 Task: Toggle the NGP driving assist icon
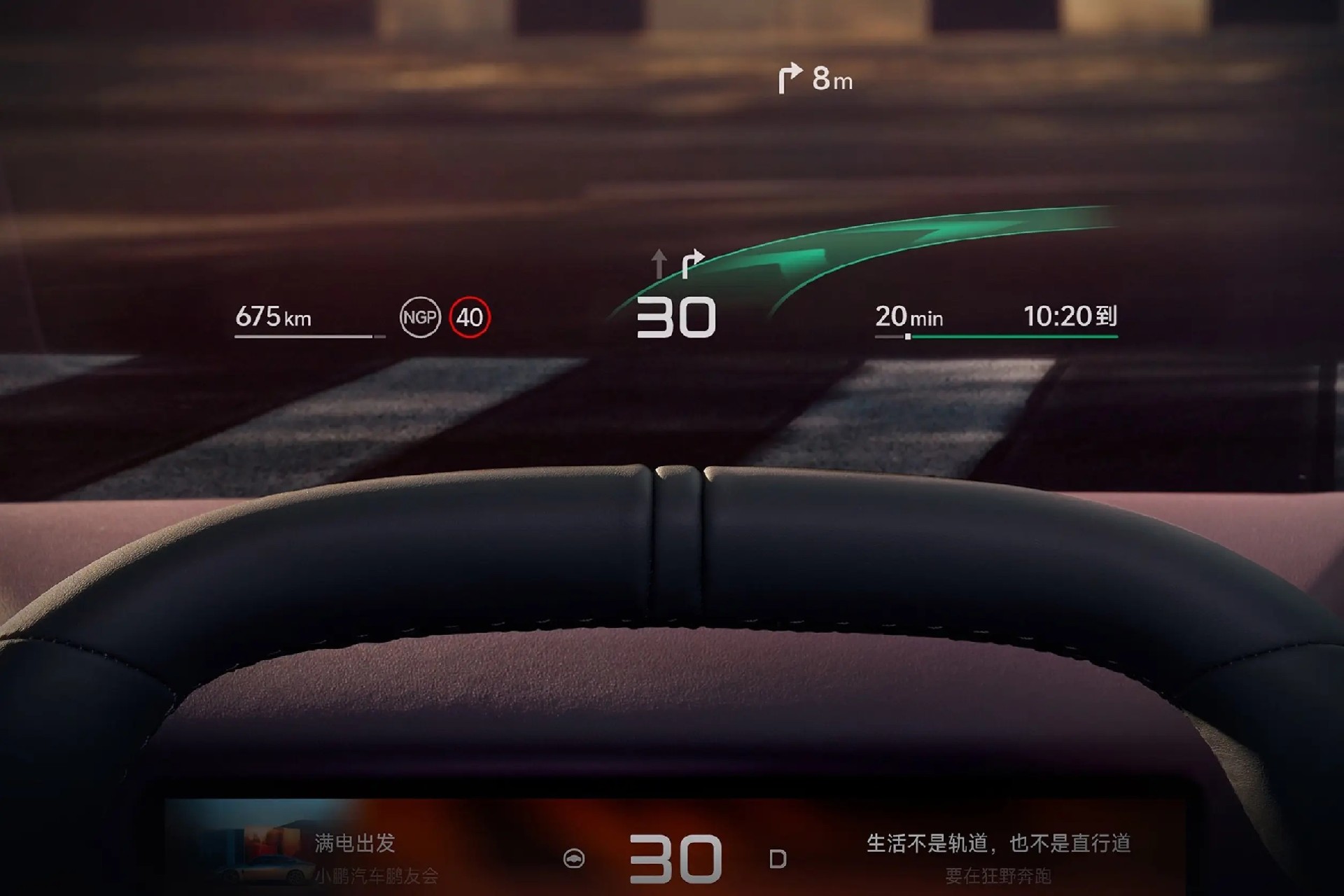tap(420, 317)
